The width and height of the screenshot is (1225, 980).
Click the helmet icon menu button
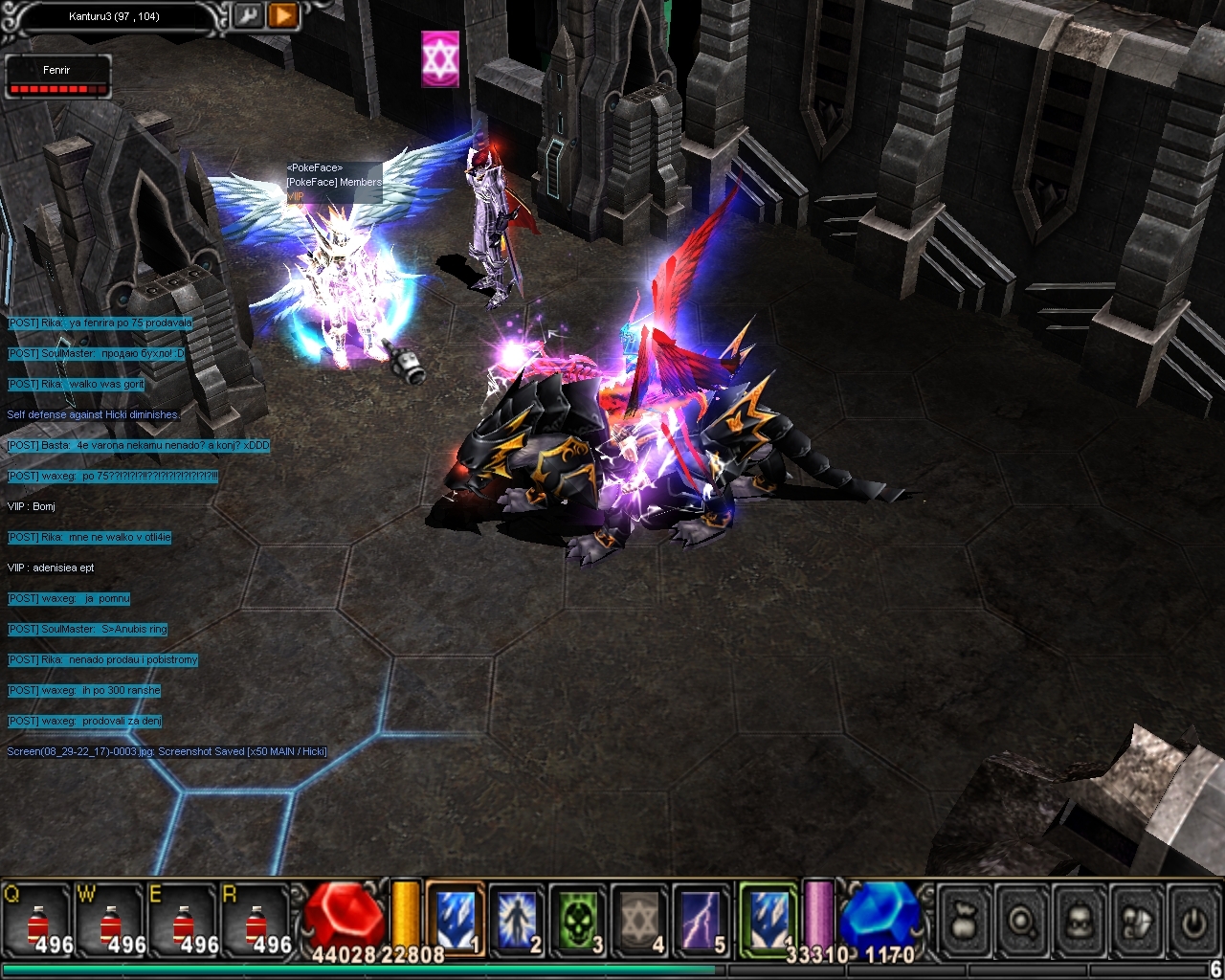click(x=1138, y=921)
